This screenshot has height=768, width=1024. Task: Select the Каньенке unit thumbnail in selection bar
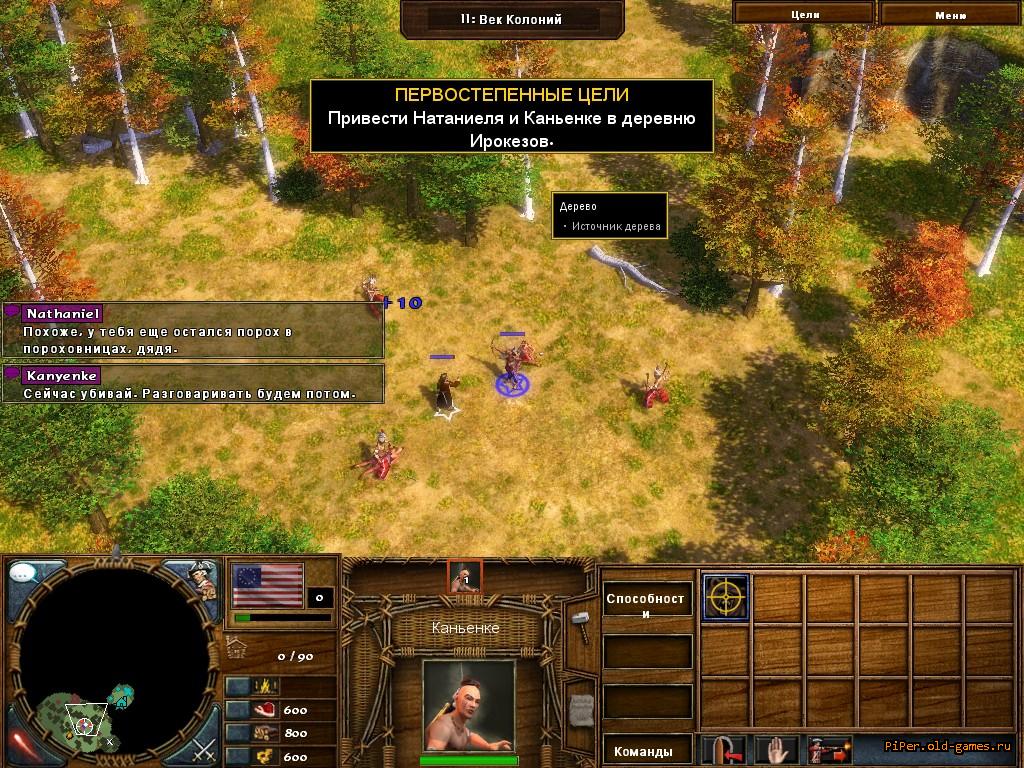click(x=464, y=576)
